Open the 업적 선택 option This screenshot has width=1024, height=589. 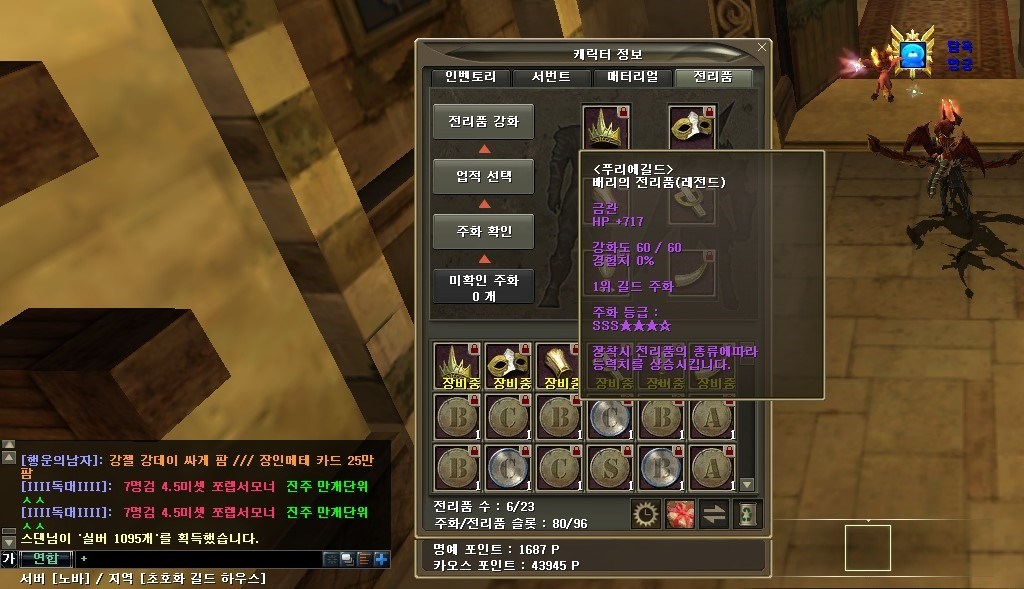[483, 177]
